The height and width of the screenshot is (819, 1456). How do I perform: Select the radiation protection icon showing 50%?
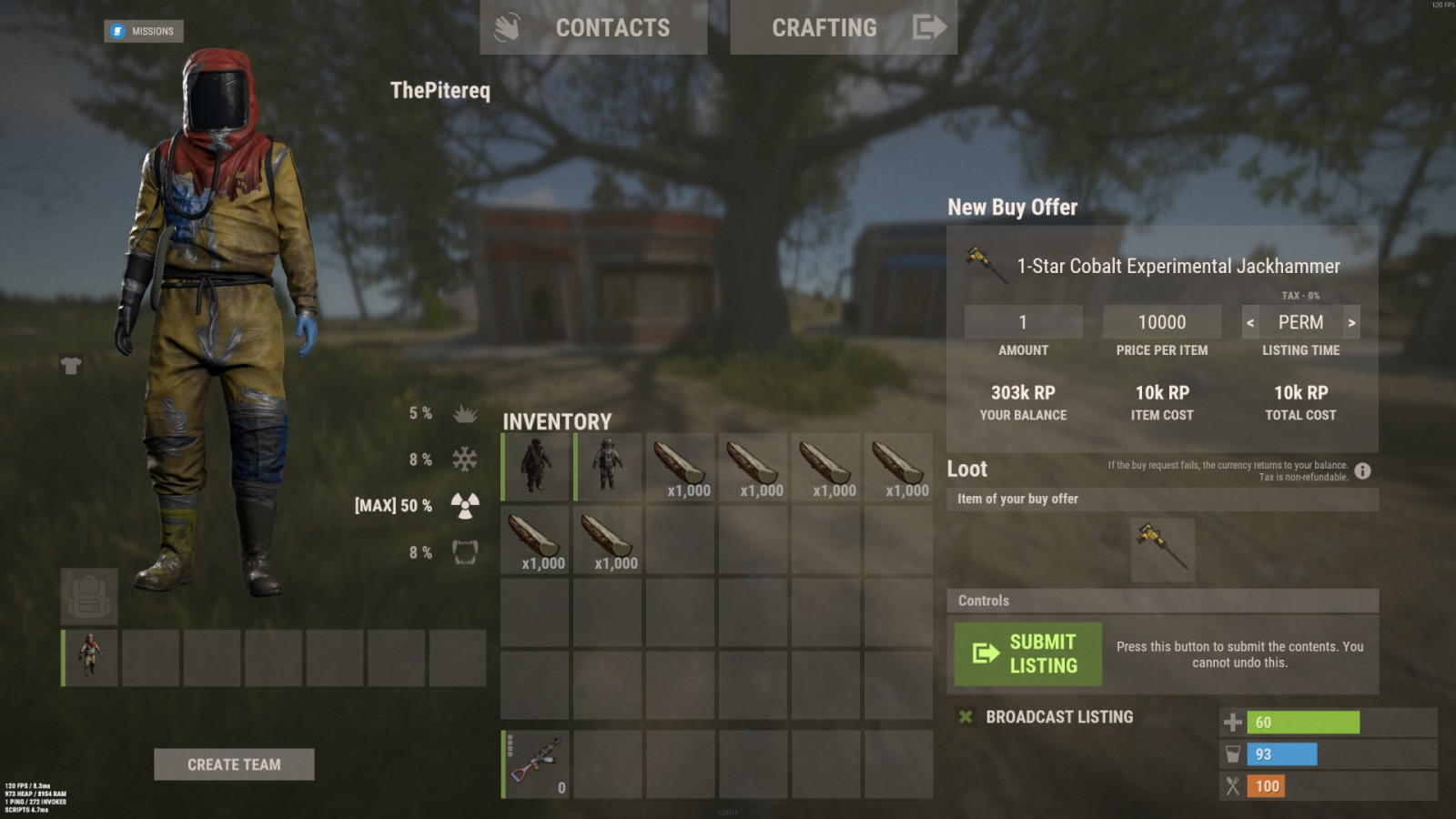point(464,505)
